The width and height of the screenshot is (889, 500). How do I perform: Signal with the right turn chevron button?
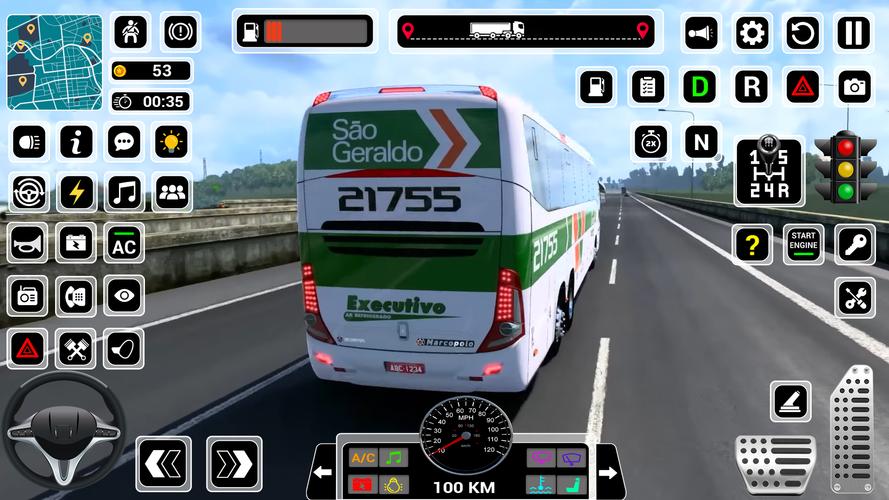pyautogui.click(x=234, y=463)
